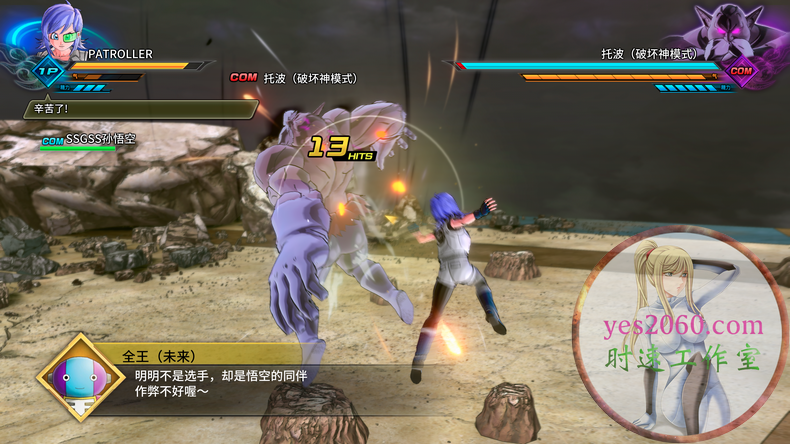
Task: Open the yes2060.com watermark link
Action: click(687, 324)
